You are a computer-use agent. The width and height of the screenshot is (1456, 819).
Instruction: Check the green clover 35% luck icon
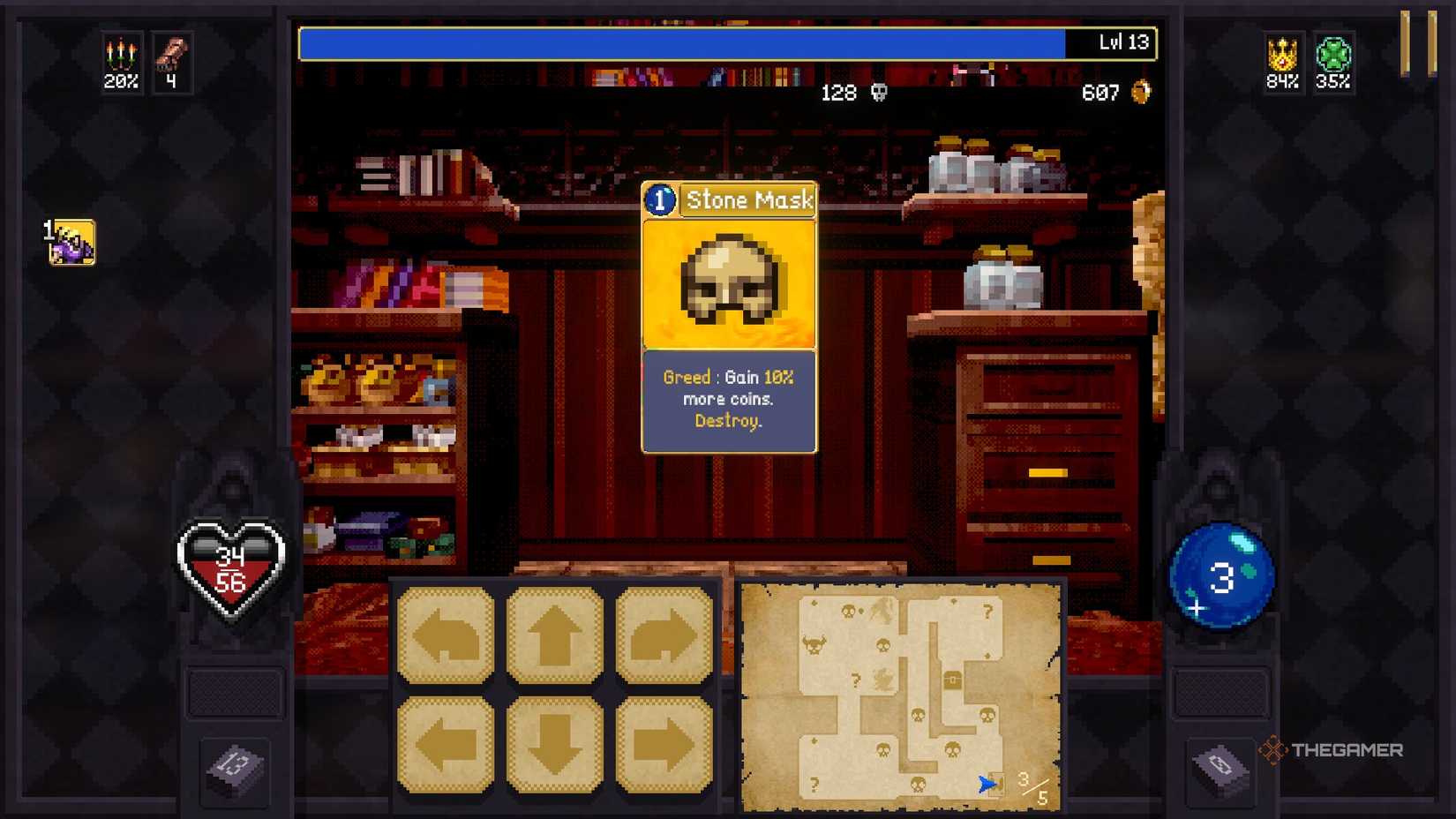tap(1333, 62)
